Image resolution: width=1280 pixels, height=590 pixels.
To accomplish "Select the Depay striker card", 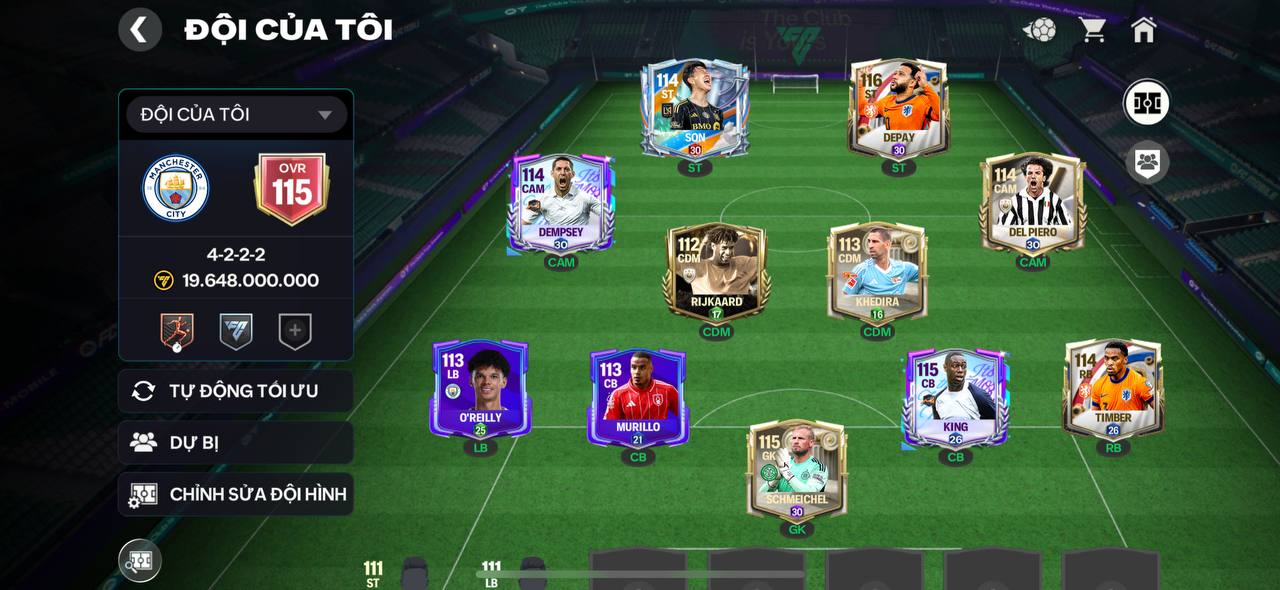I will [x=898, y=109].
